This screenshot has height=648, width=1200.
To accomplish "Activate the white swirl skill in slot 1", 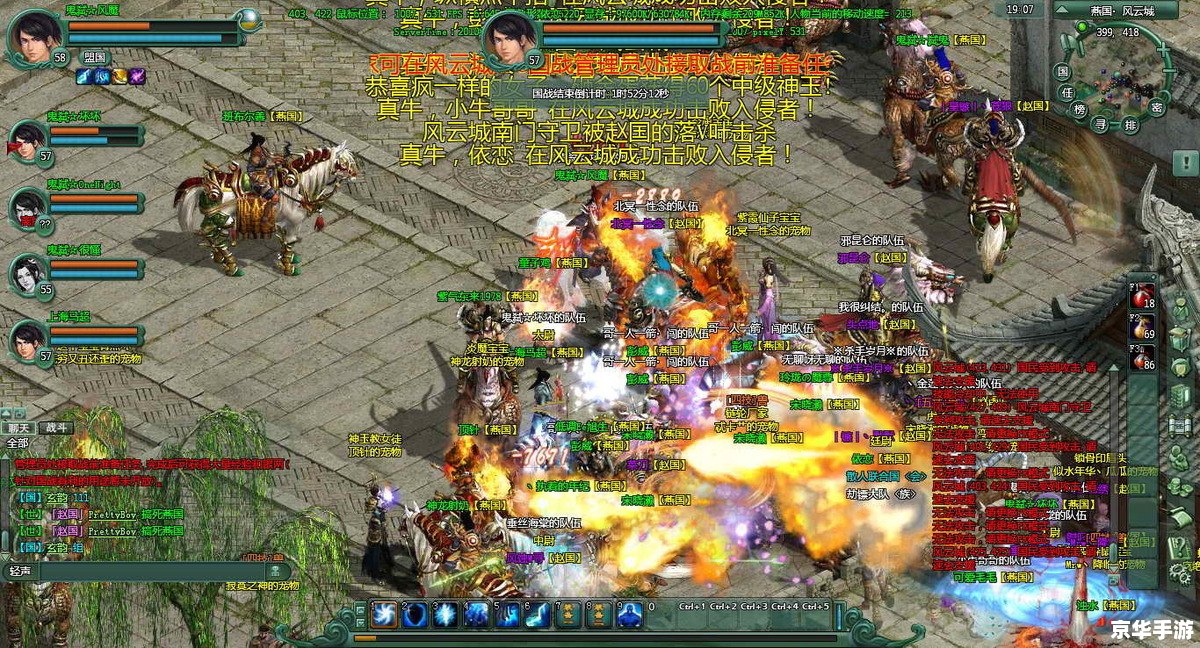I will [x=385, y=614].
